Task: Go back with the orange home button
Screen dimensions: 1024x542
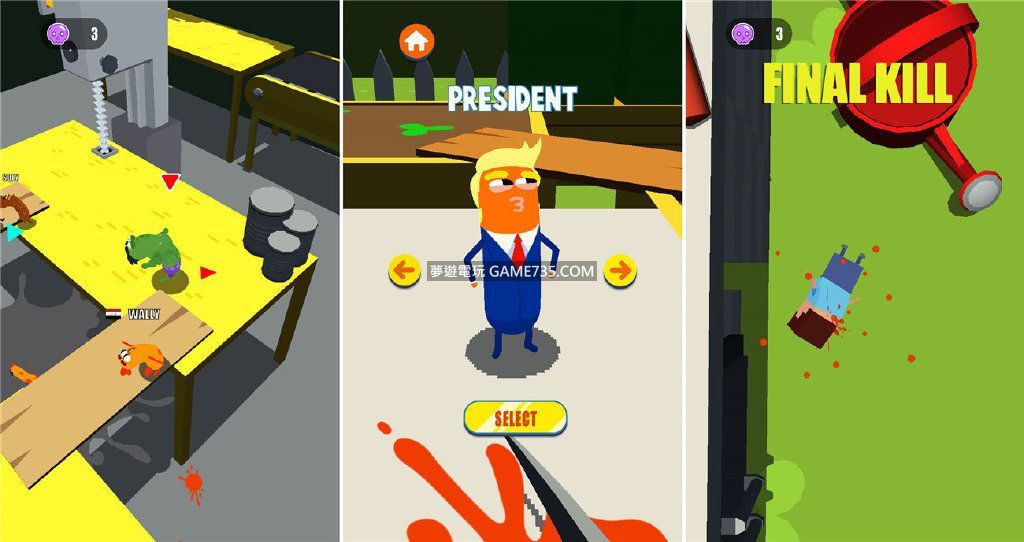Action: (417, 42)
